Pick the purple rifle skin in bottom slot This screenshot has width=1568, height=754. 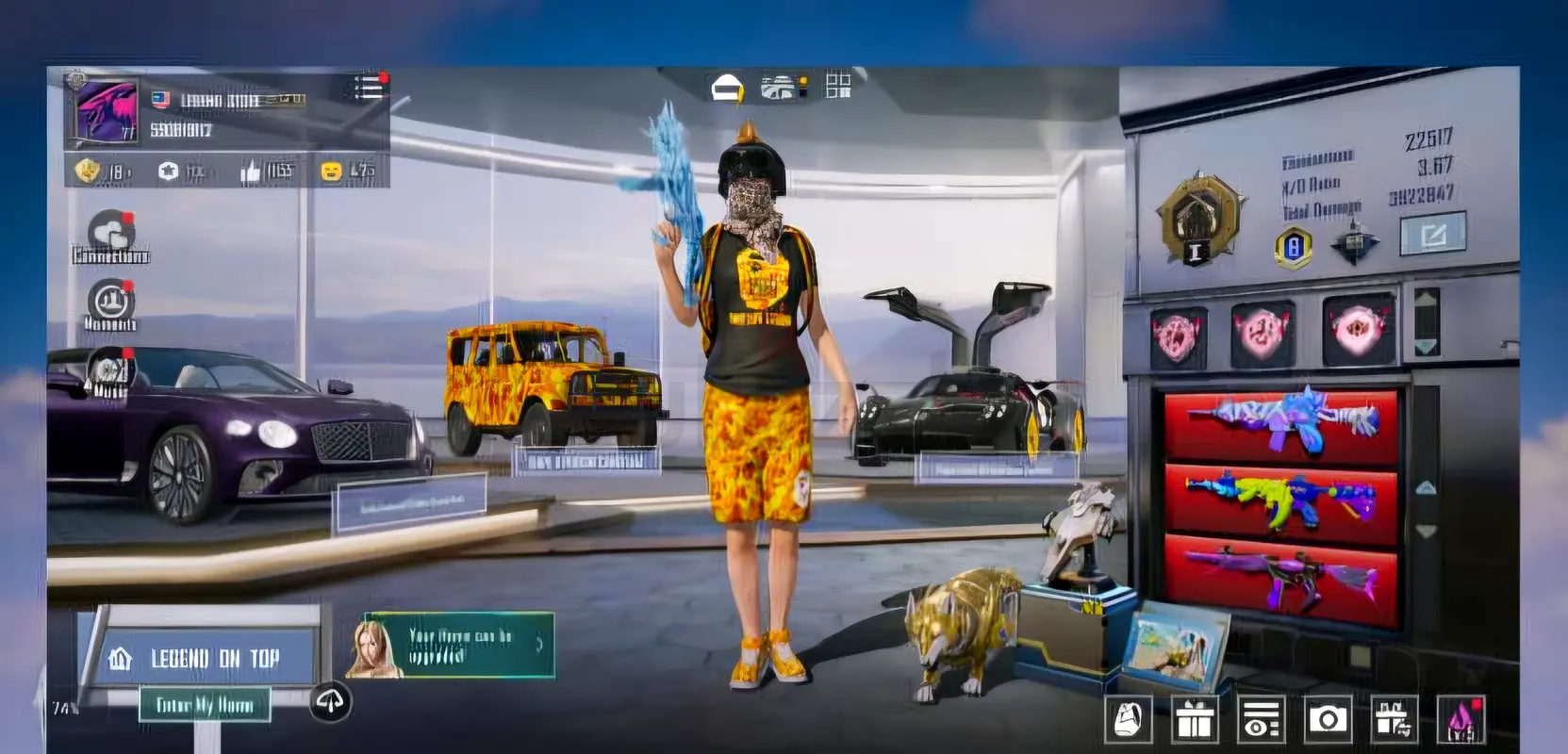tap(1279, 576)
